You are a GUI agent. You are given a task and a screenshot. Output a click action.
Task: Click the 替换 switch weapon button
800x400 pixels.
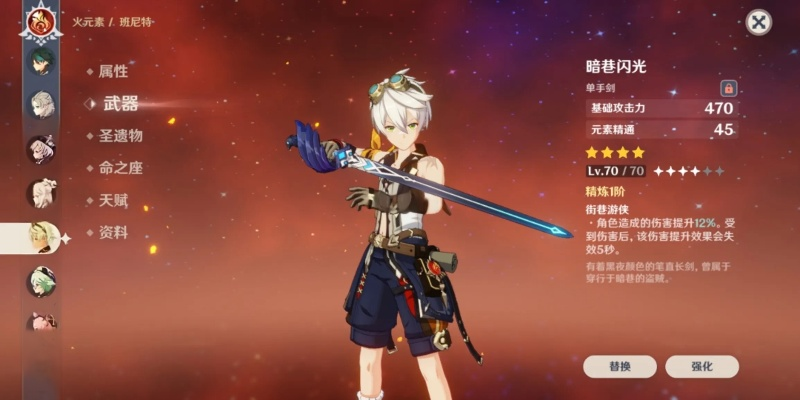click(x=619, y=366)
